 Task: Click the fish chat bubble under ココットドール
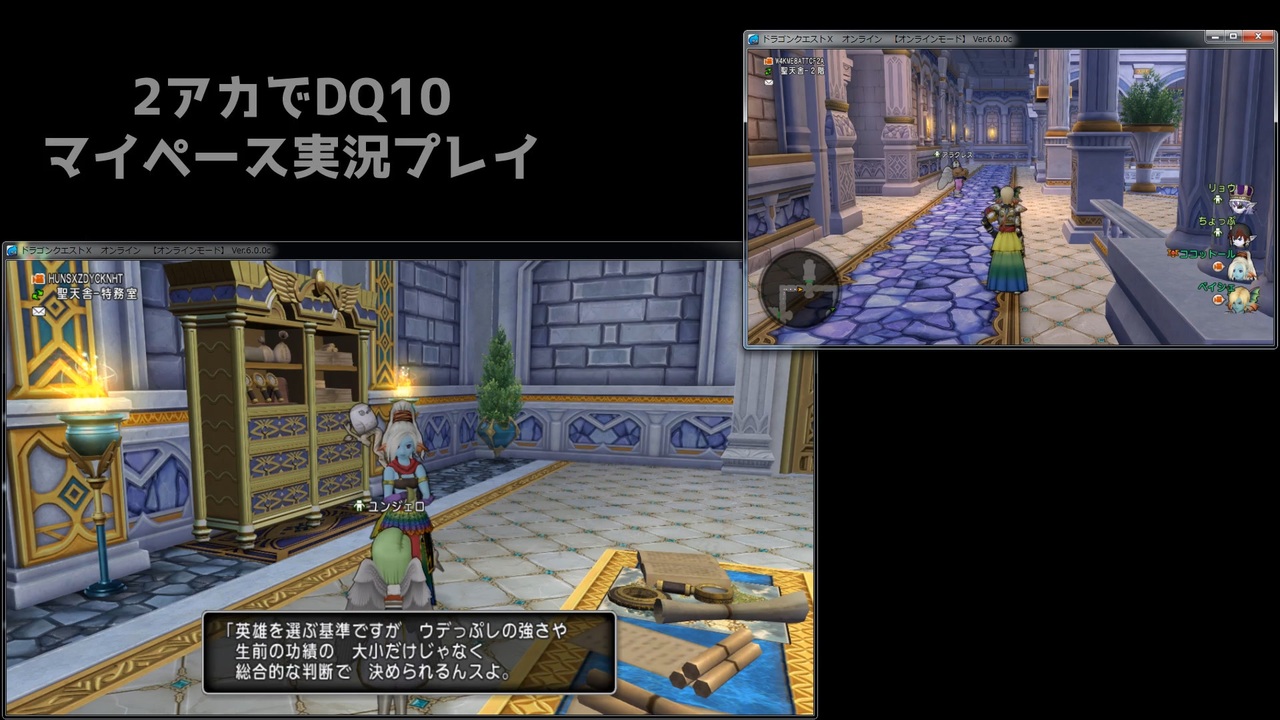pyautogui.click(x=1218, y=266)
